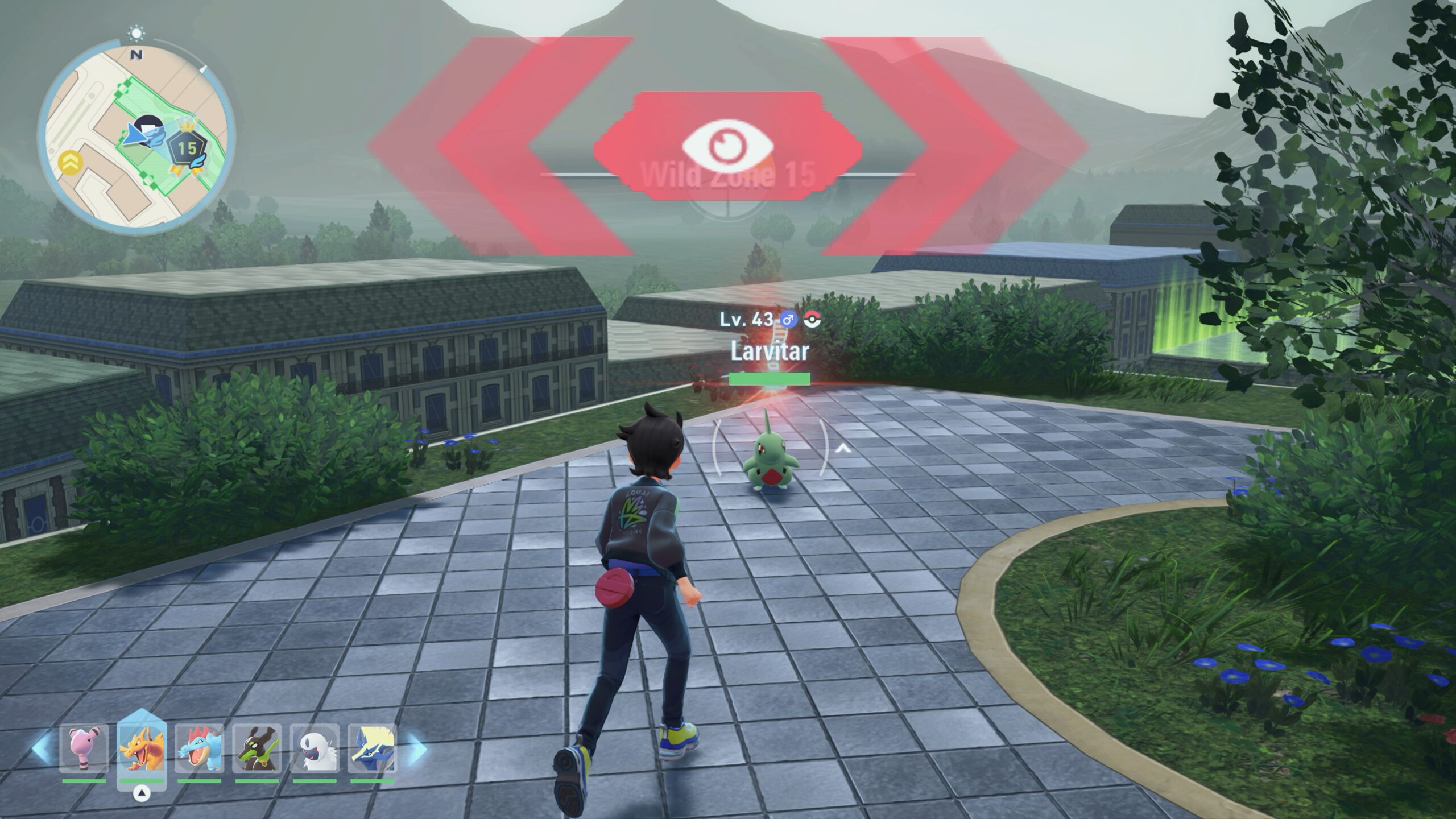The width and height of the screenshot is (1456, 819).
Task: Click the red eye alert banner
Action: tap(727, 146)
